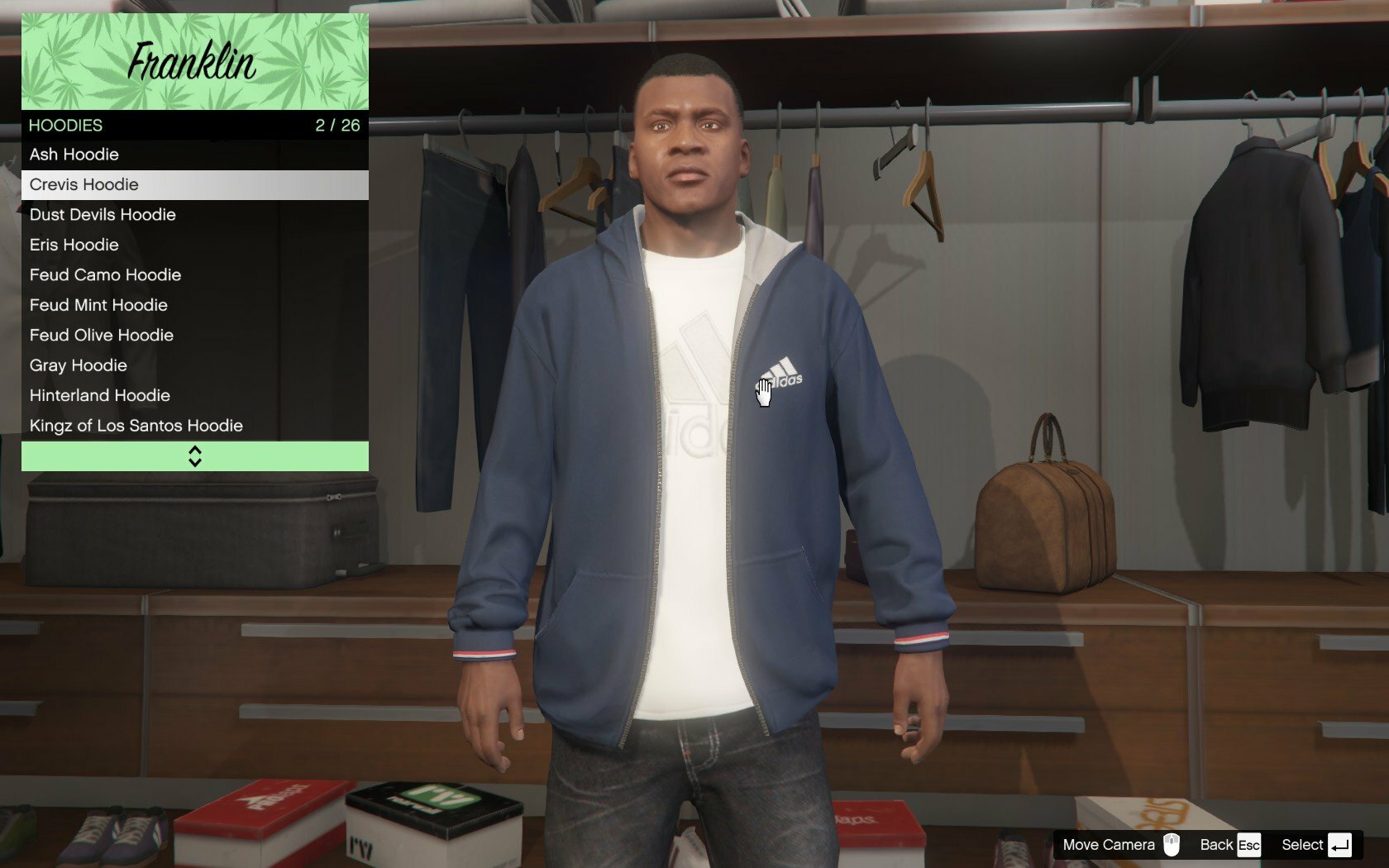Pick the Gray Hoodie option

[x=194, y=365]
